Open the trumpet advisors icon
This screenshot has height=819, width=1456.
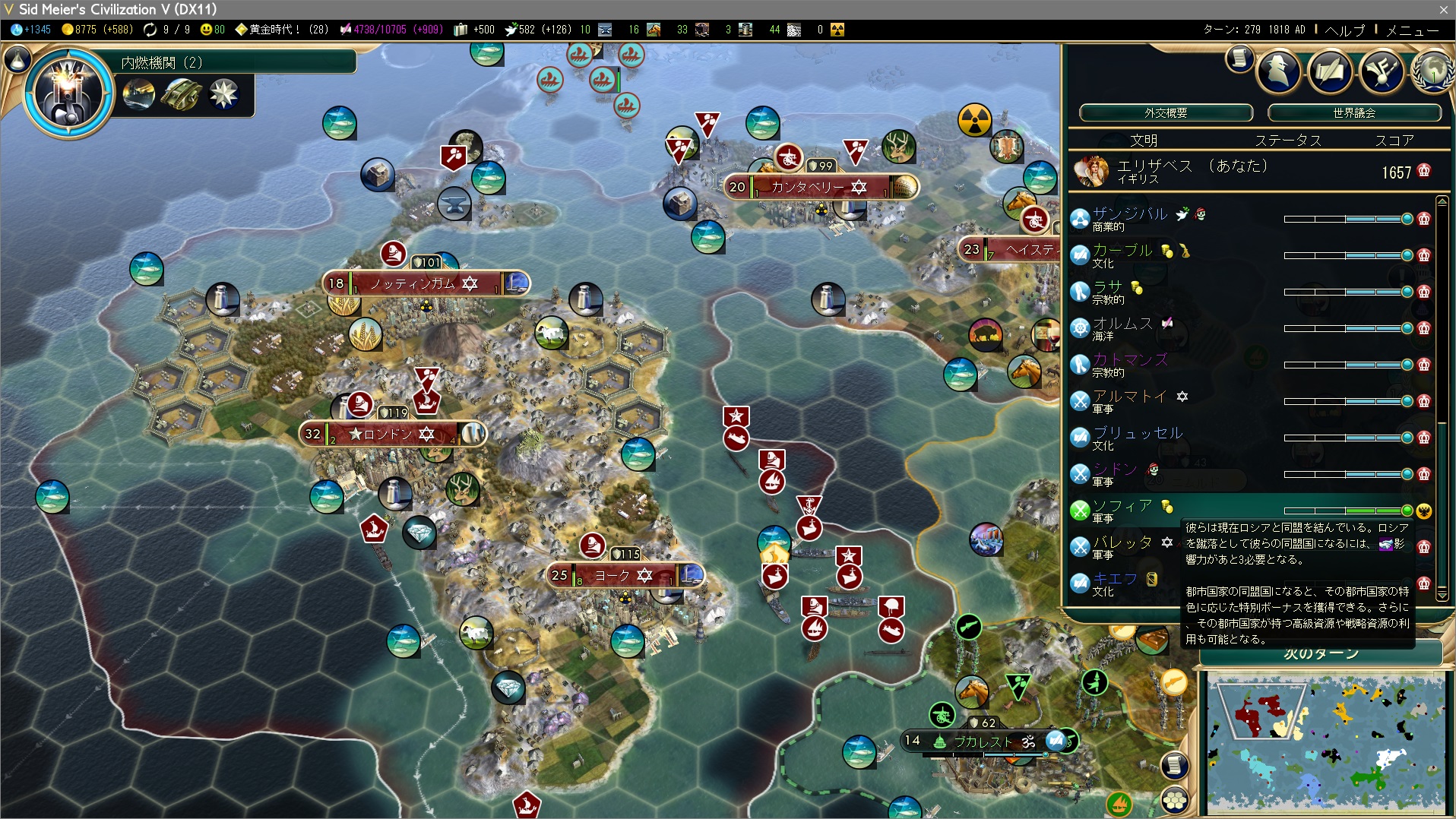(x=1381, y=71)
